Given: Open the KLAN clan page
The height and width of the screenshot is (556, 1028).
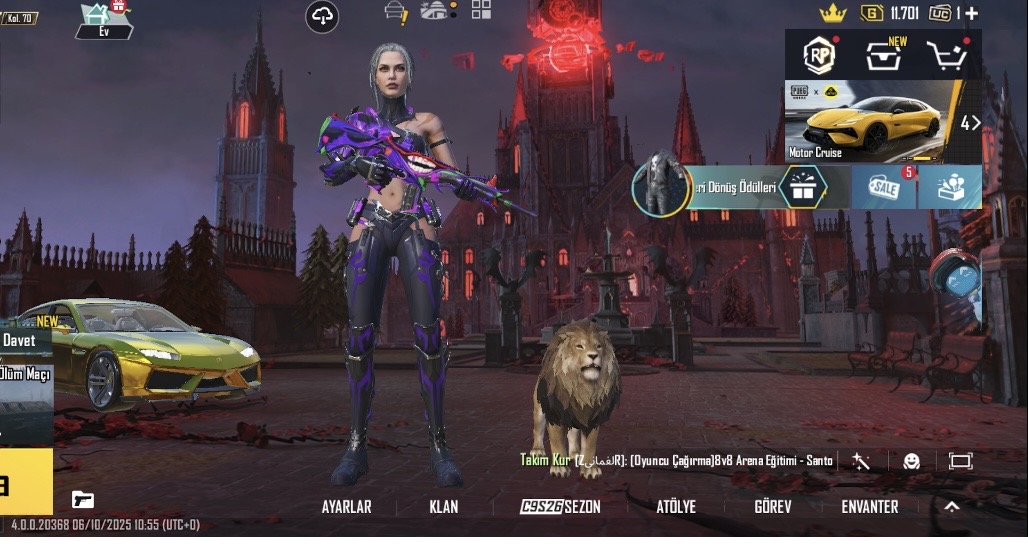Looking at the screenshot, I should (444, 507).
